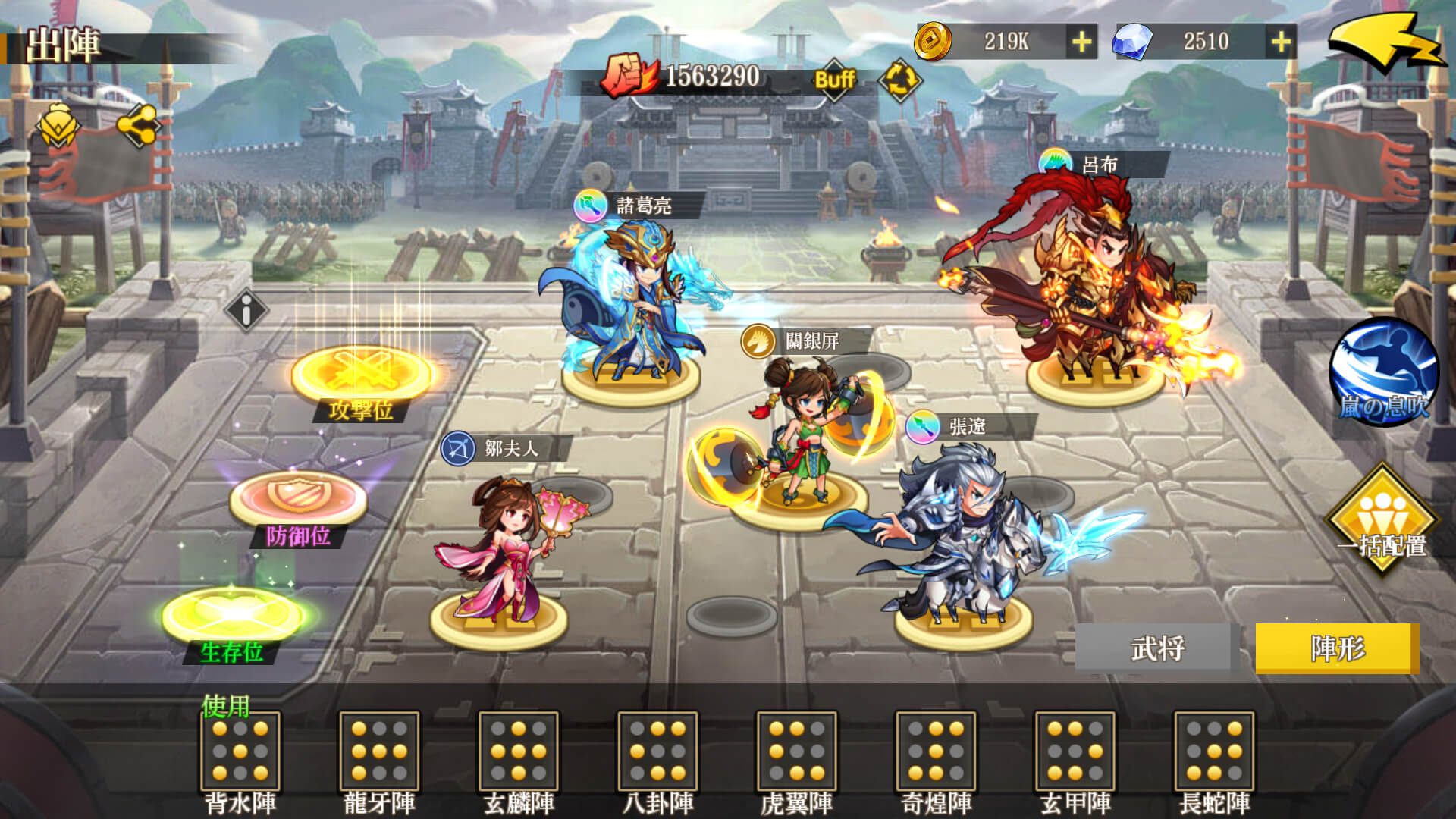The height and width of the screenshot is (819, 1456).
Task: Expand details for hero 諸葛亮
Action: [x=645, y=203]
